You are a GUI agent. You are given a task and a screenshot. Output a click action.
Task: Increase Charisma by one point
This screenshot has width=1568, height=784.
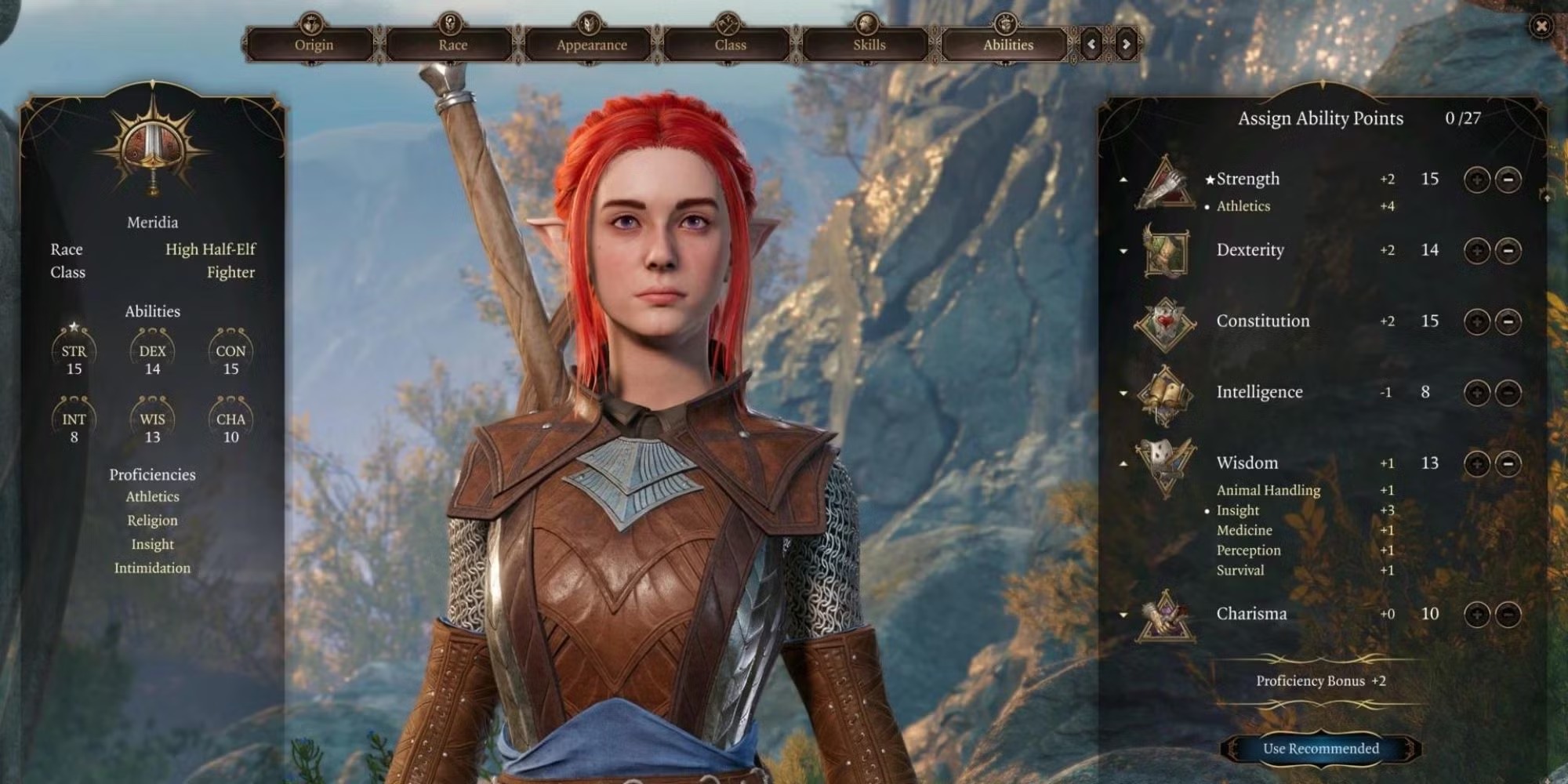[1476, 614]
